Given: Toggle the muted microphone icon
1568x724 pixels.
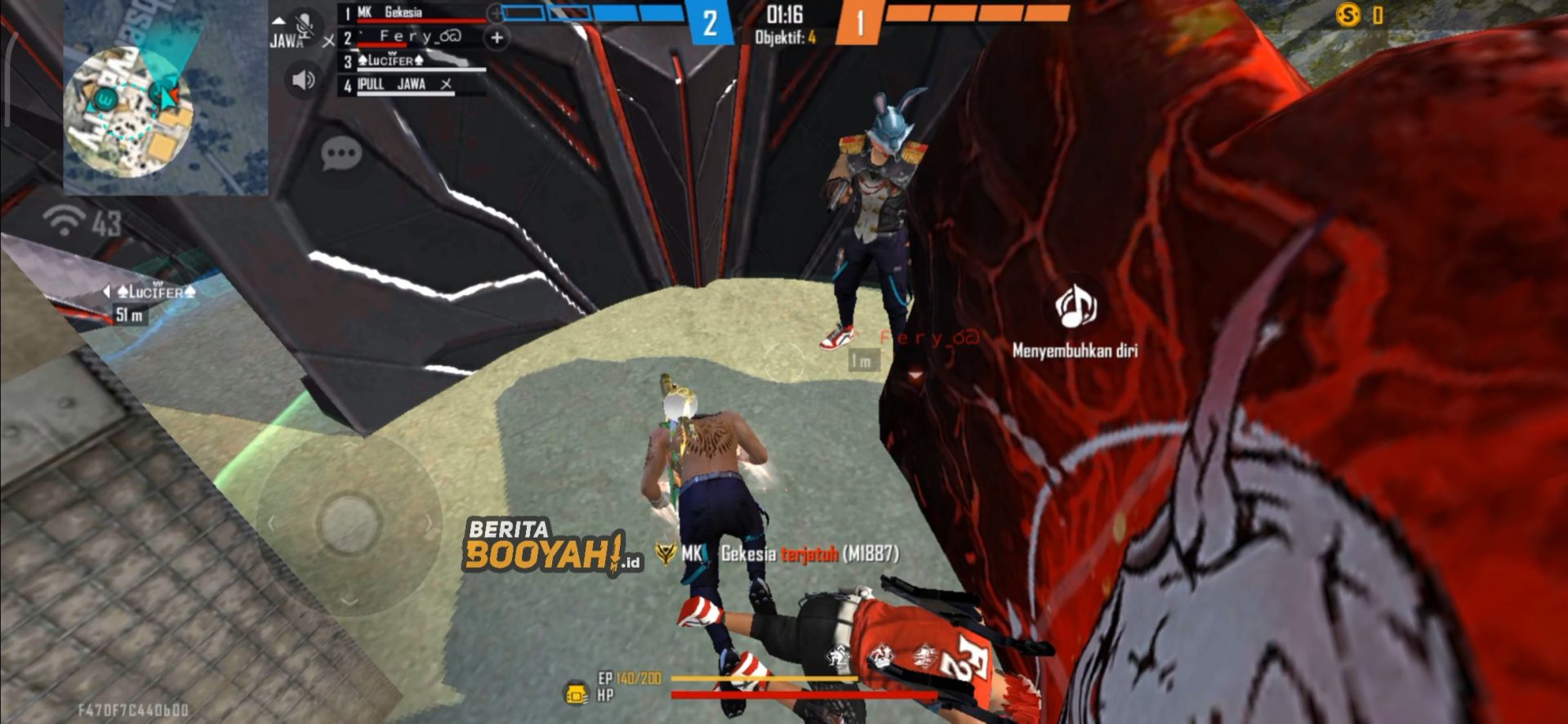Looking at the screenshot, I should 305,27.
